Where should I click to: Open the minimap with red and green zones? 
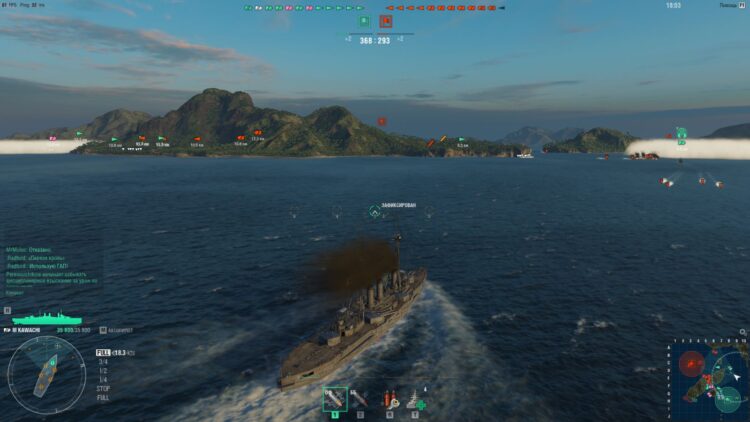[707, 379]
